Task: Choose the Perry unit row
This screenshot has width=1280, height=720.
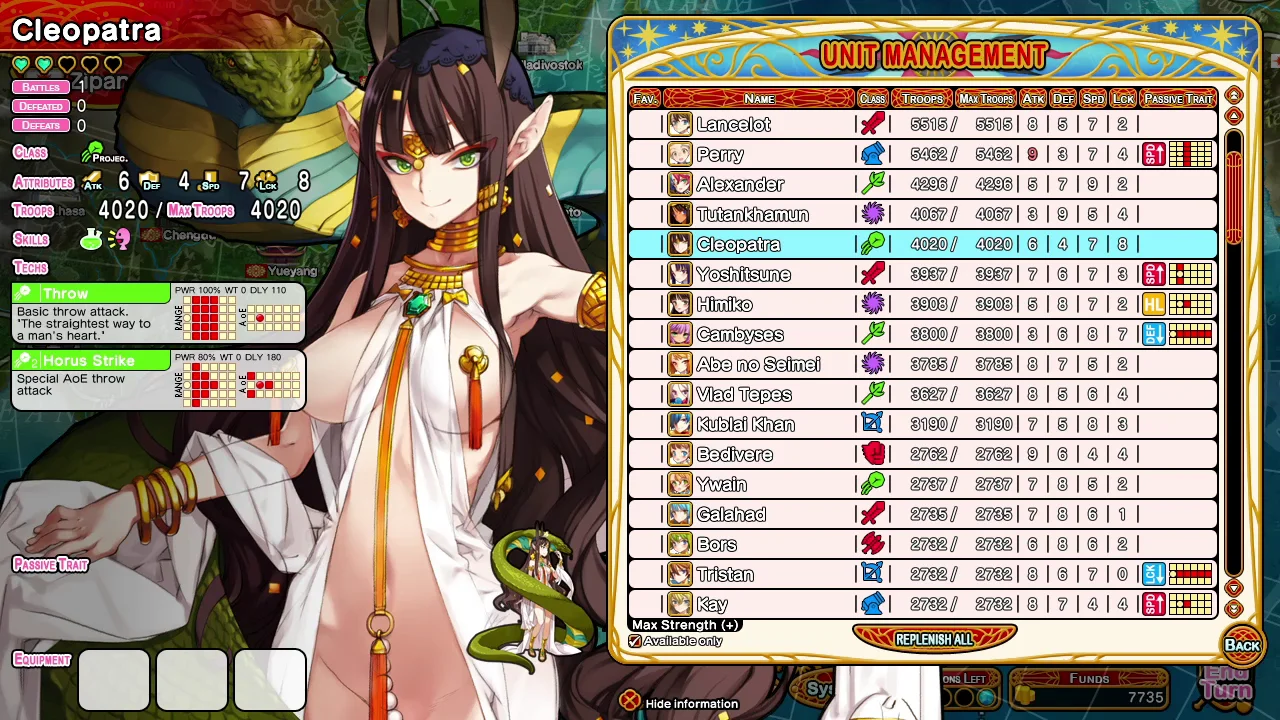Action: 720,155
